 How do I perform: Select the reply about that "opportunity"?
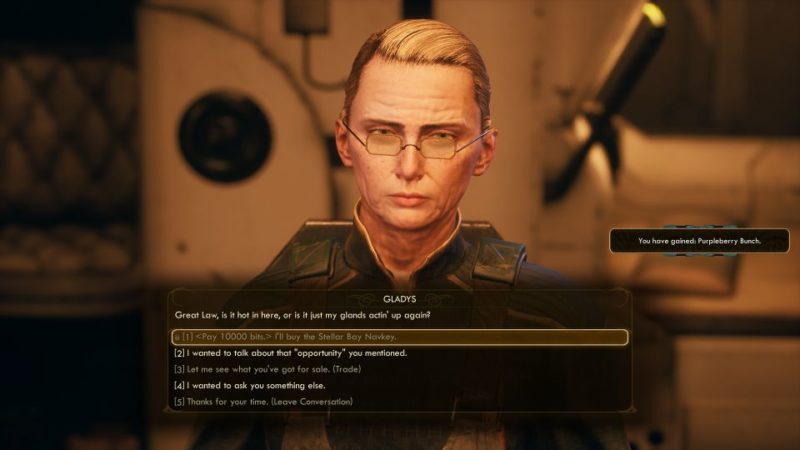click(291, 353)
